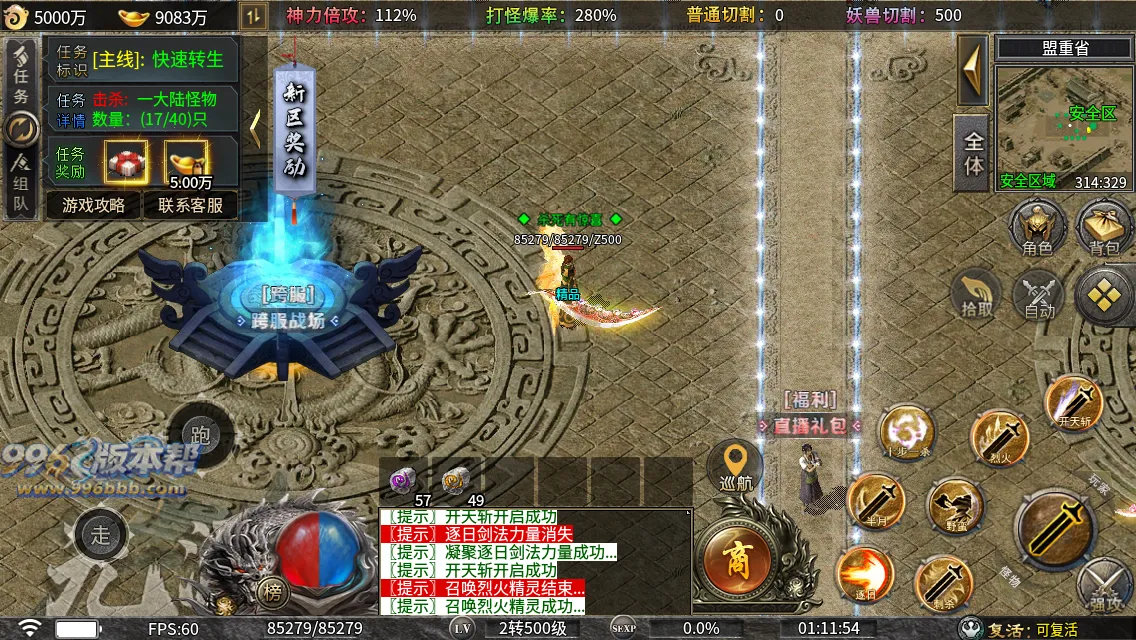Contact support via 联系客服 button
The width and height of the screenshot is (1136, 640).
pyautogui.click(x=191, y=205)
